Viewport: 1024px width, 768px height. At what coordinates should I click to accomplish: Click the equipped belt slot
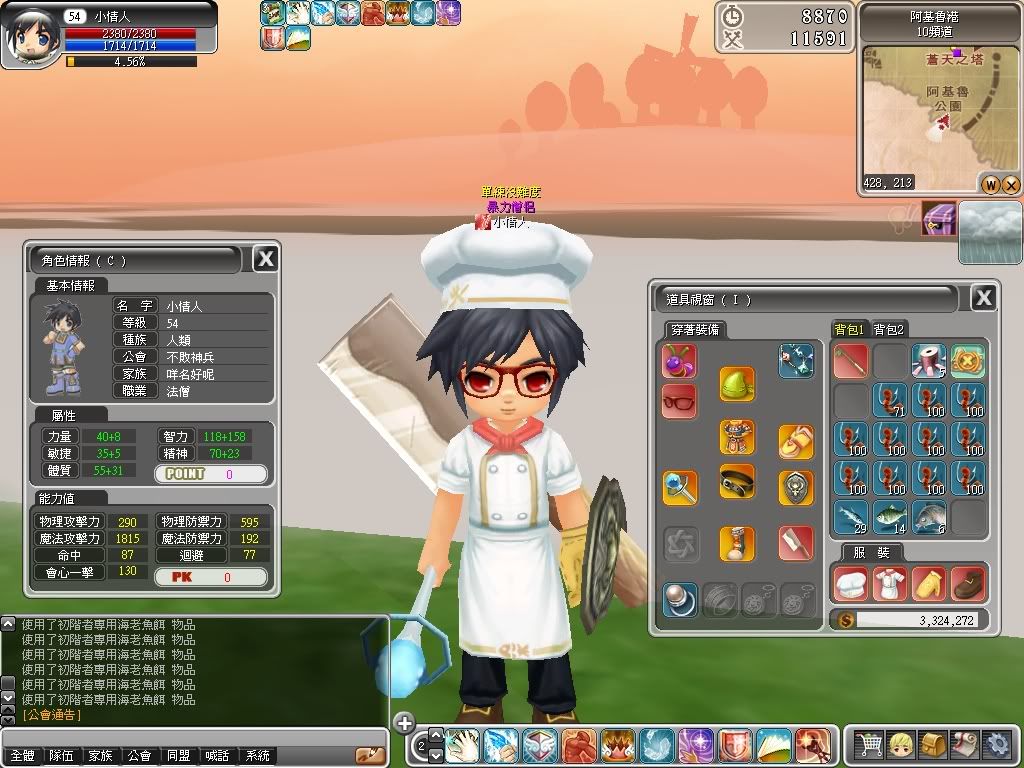[x=737, y=481]
